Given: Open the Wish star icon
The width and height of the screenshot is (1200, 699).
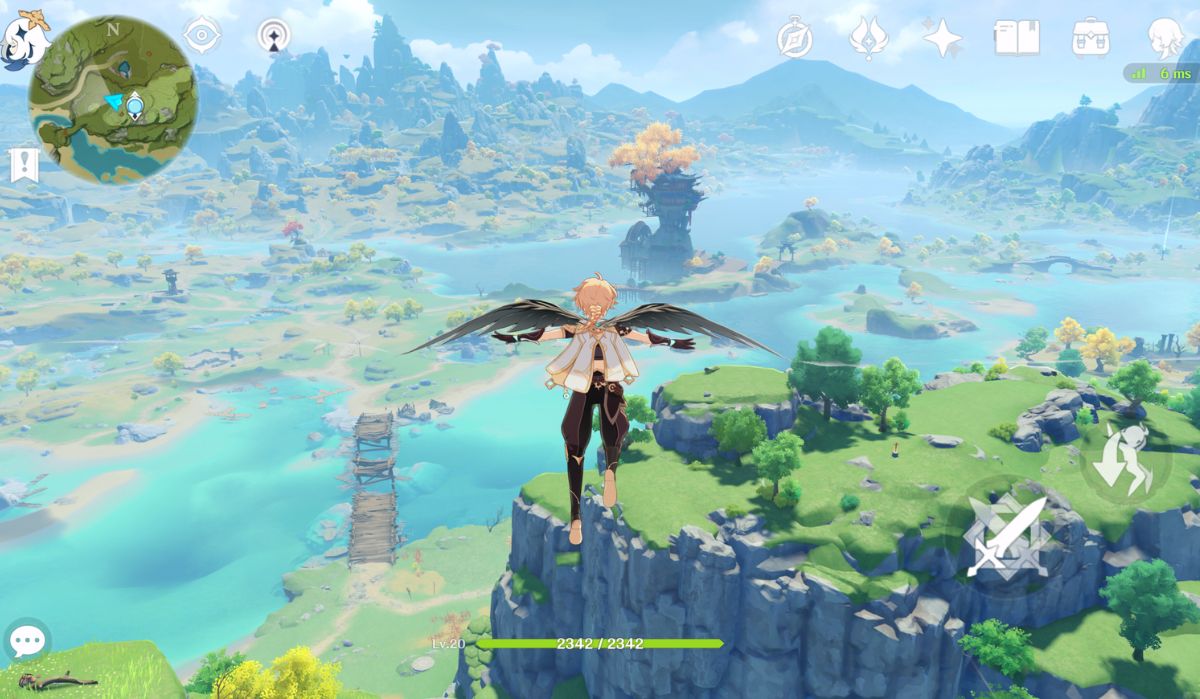Looking at the screenshot, I should coord(942,39).
